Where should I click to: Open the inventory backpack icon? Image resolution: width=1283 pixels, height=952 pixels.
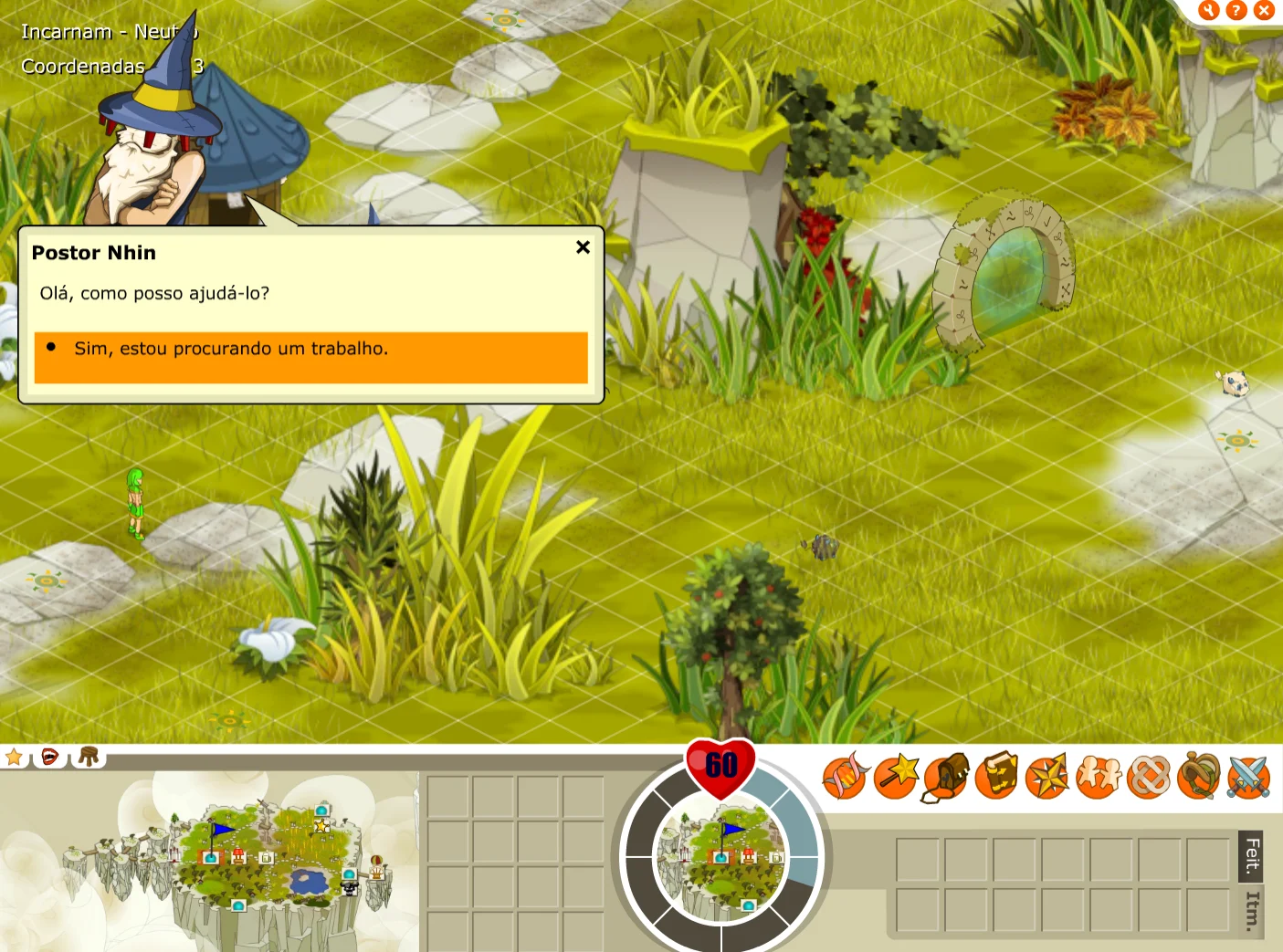pyautogui.click(x=946, y=778)
